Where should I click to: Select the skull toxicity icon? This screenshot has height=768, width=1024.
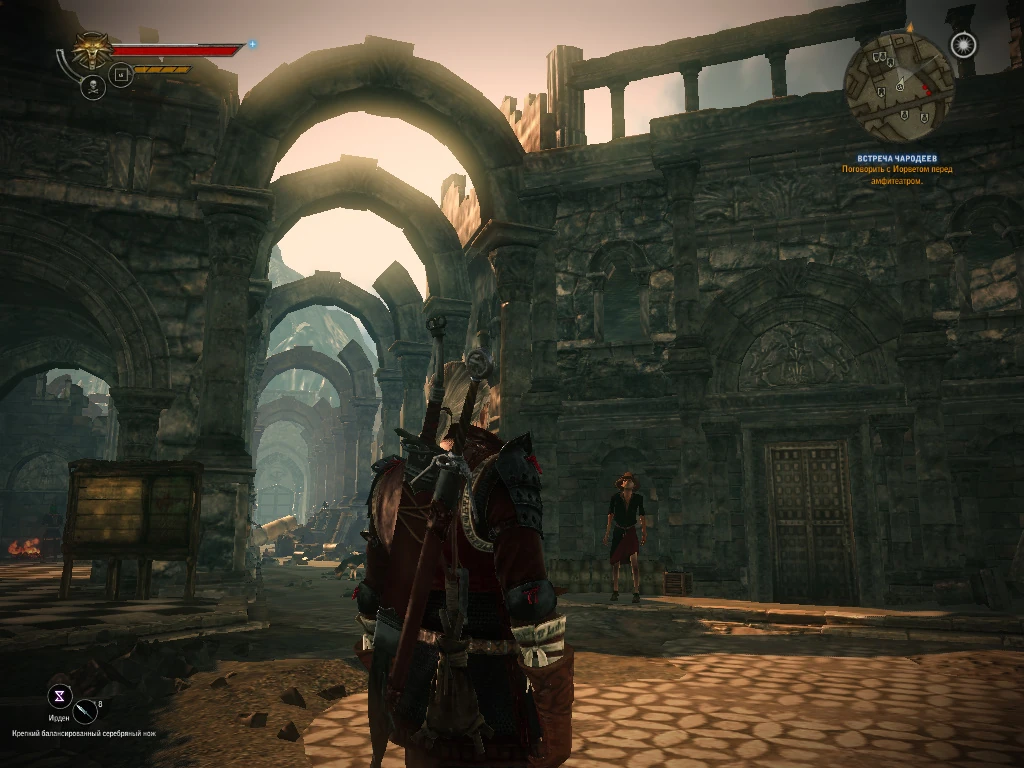(x=92, y=87)
